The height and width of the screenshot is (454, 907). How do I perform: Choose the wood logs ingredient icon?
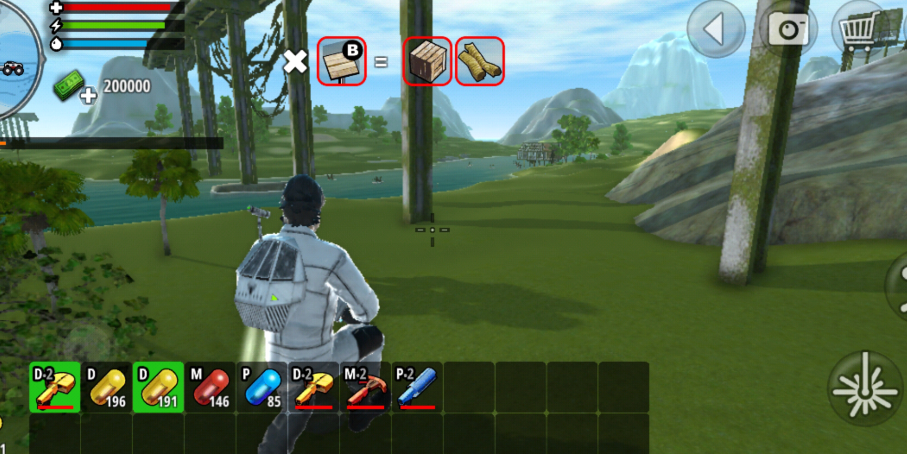480,62
